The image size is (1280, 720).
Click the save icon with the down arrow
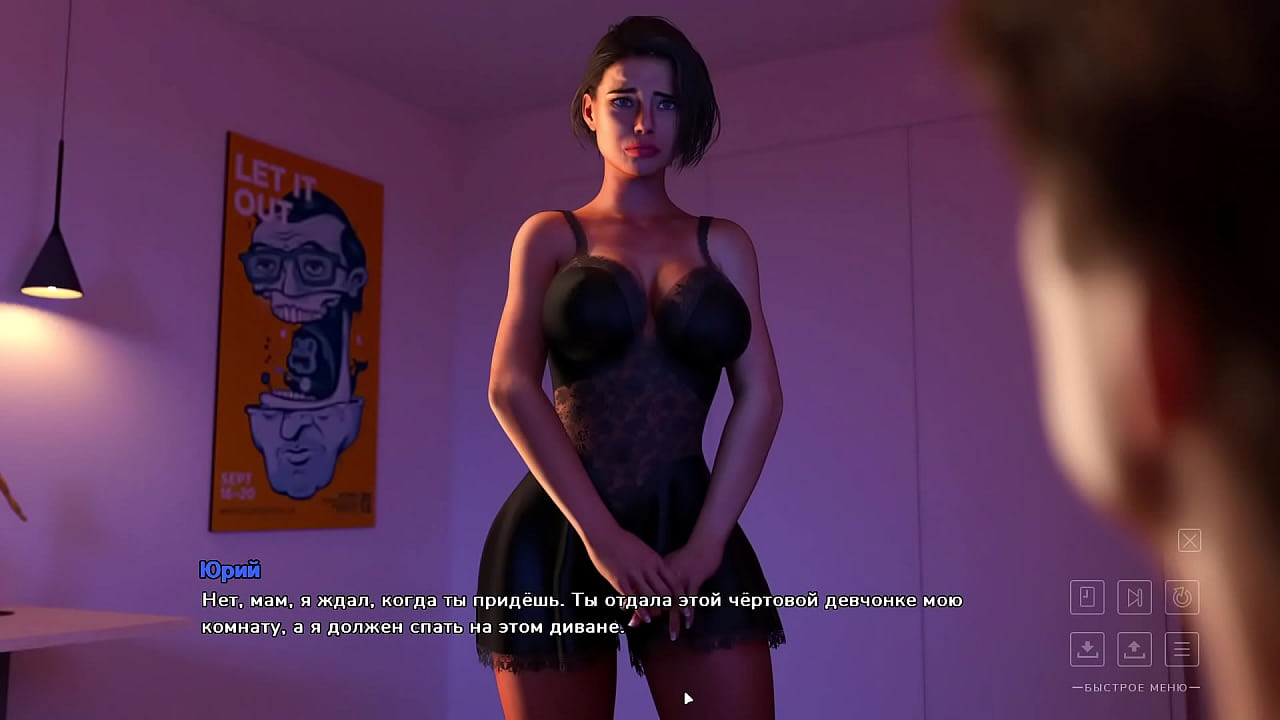(x=1087, y=649)
